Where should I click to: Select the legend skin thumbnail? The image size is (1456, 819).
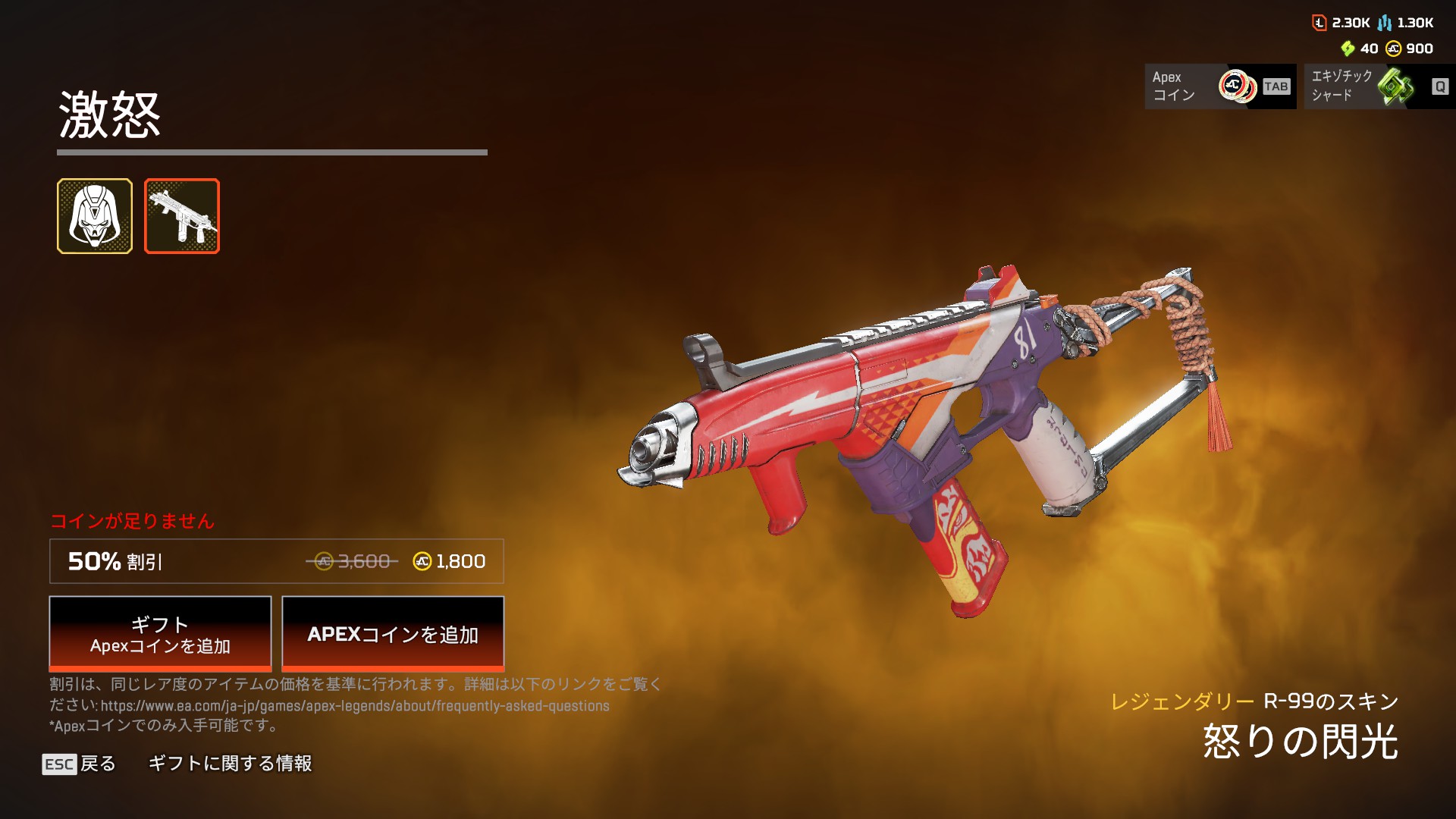pos(95,216)
